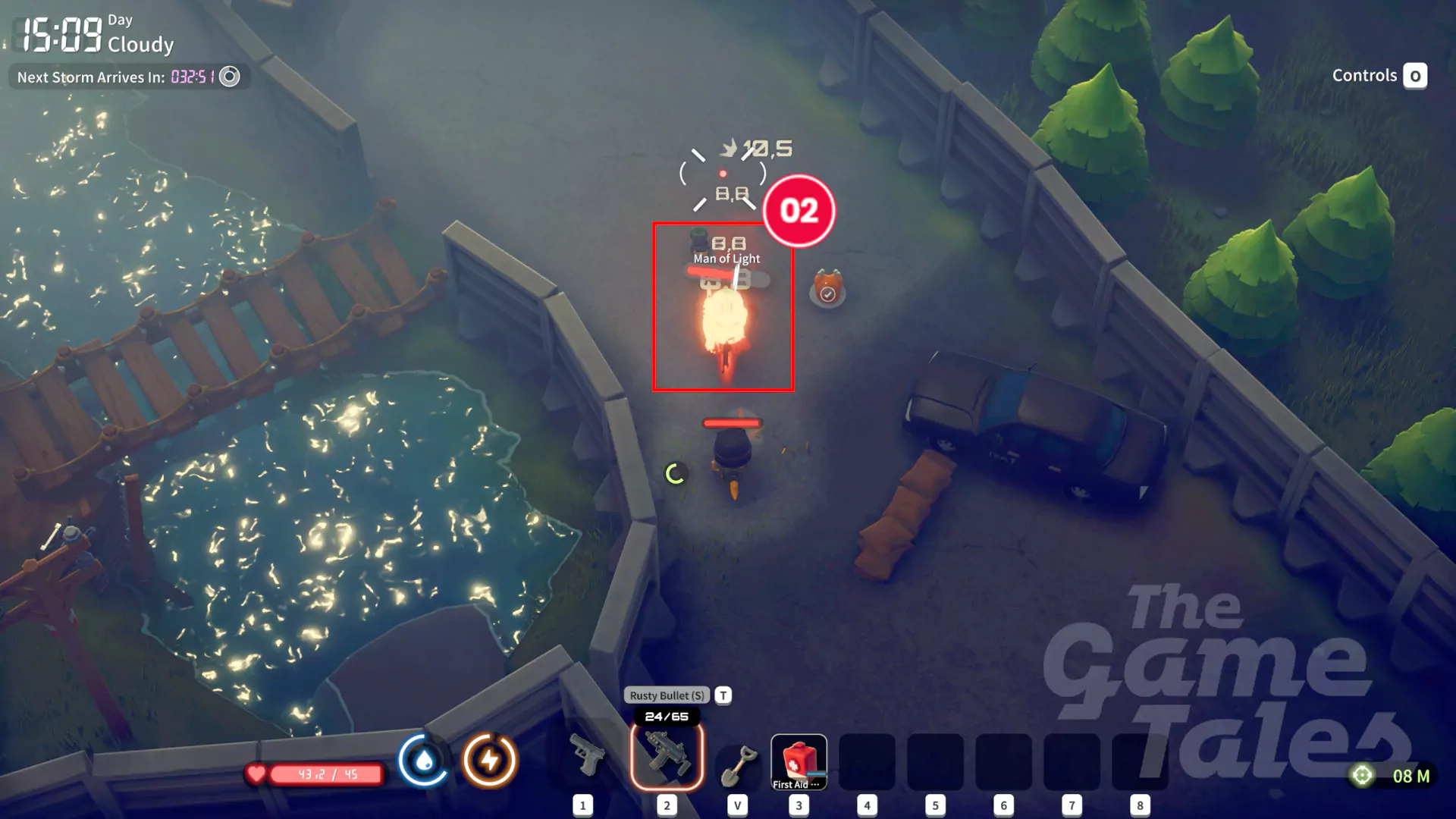The width and height of the screenshot is (1456, 819).
Task: Choose the shovel melee slot
Action: 737,763
